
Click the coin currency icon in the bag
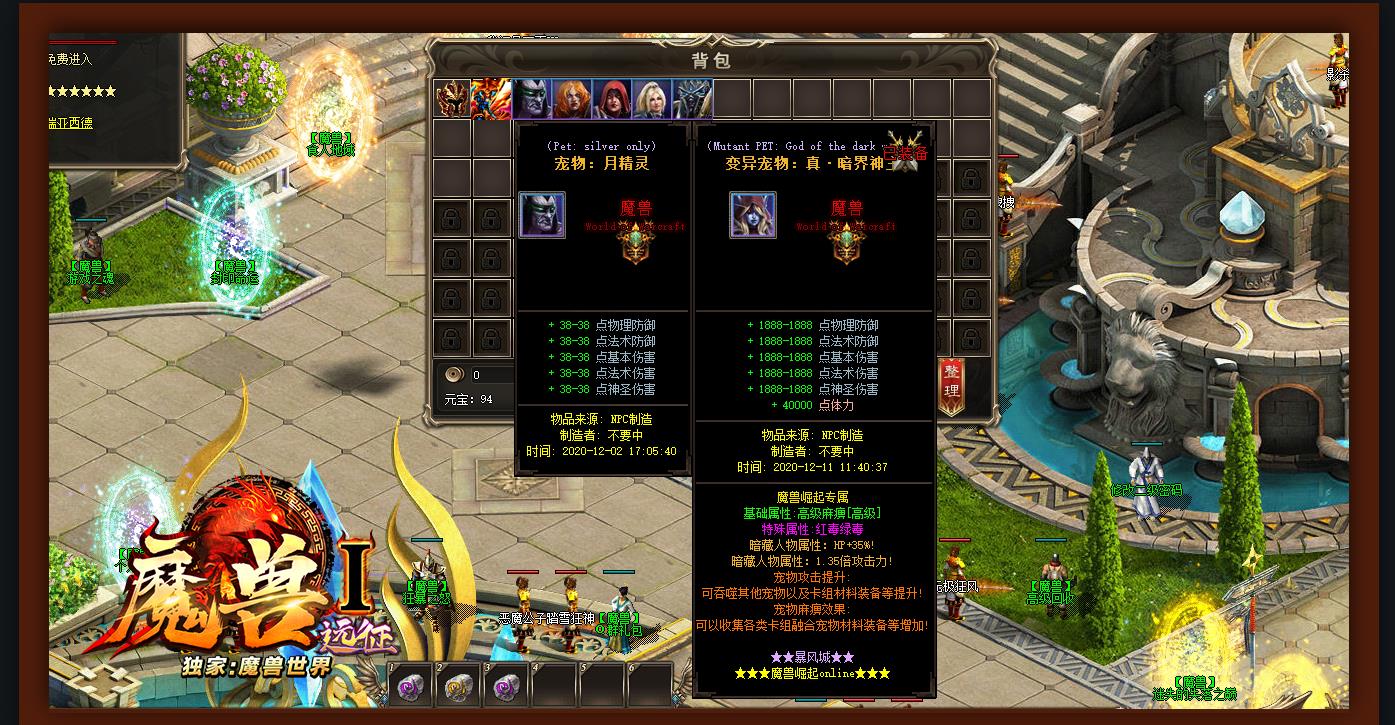(455, 375)
